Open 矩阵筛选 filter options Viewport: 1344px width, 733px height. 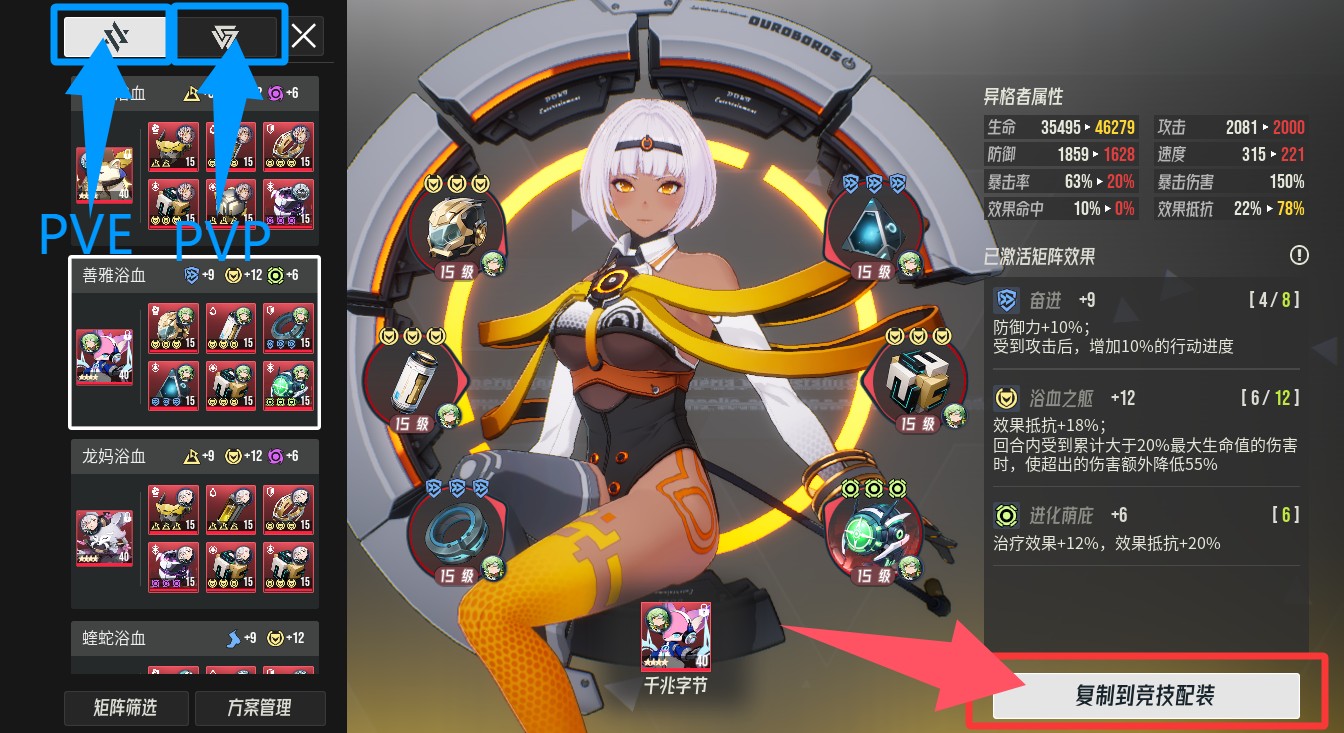126,708
